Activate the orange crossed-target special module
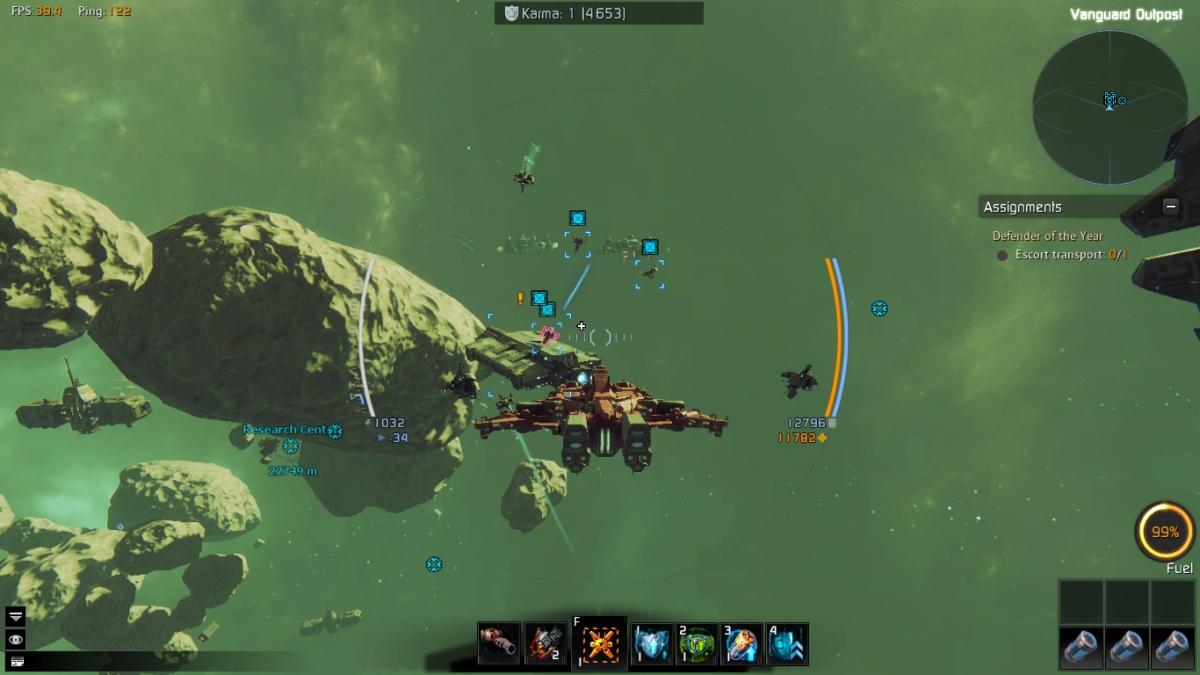The image size is (1200, 675). [599, 643]
